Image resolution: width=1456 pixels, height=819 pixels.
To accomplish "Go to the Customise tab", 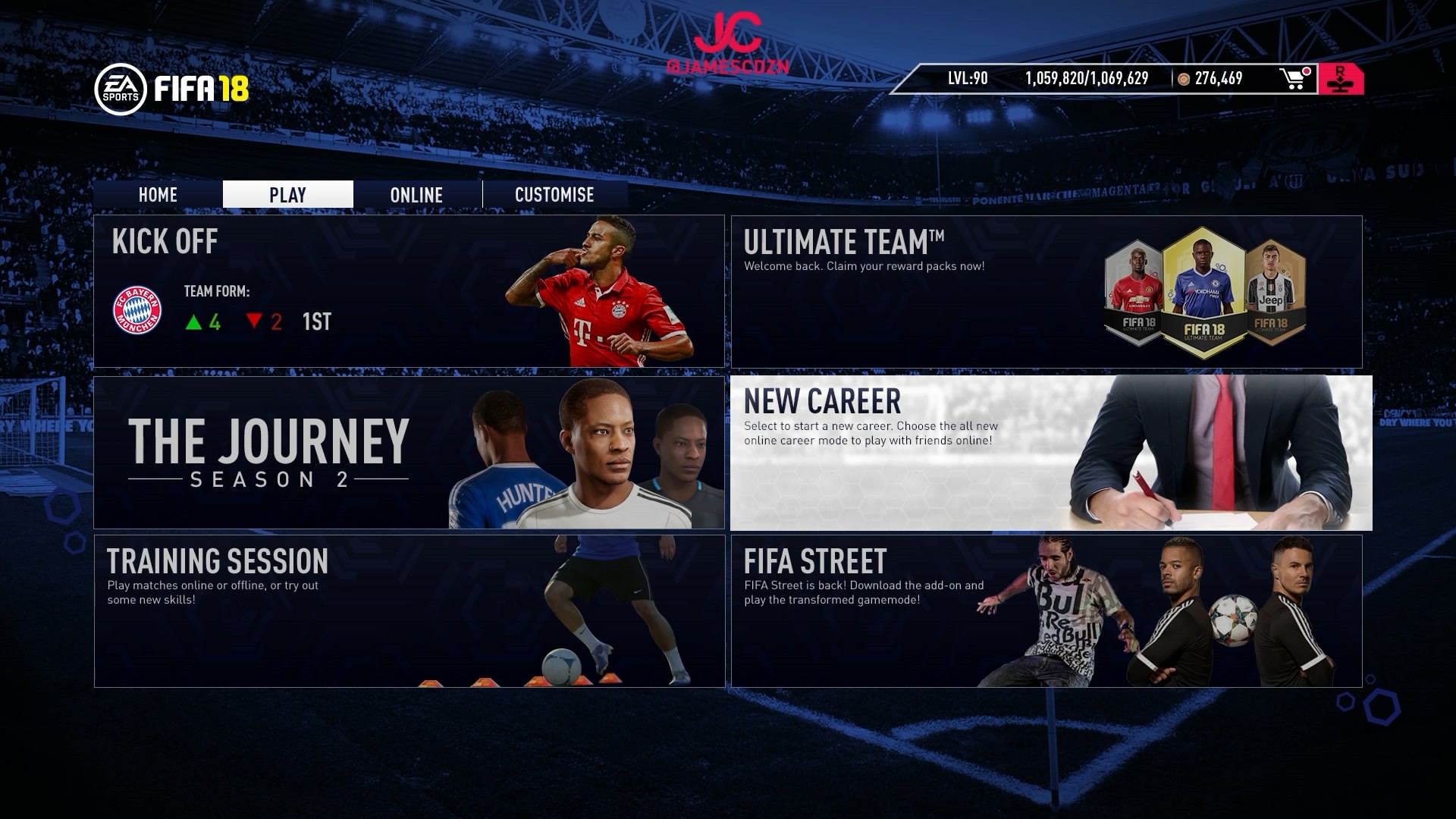I will [554, 195].
